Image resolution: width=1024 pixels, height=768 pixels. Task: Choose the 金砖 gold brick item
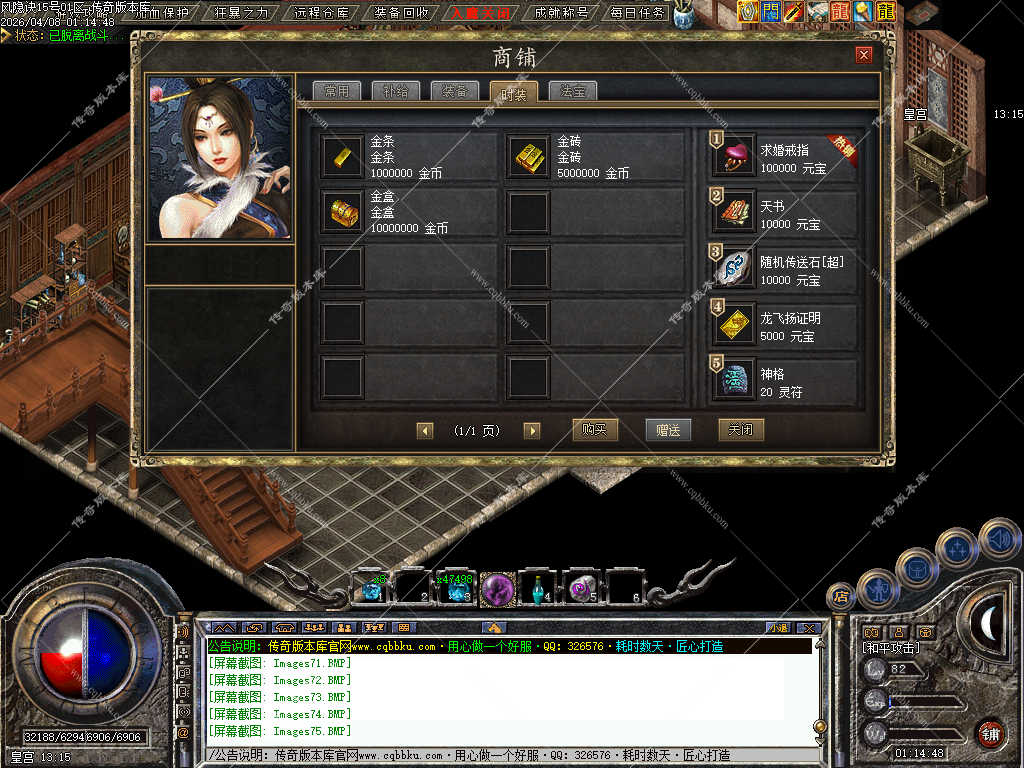click(529, 156)
